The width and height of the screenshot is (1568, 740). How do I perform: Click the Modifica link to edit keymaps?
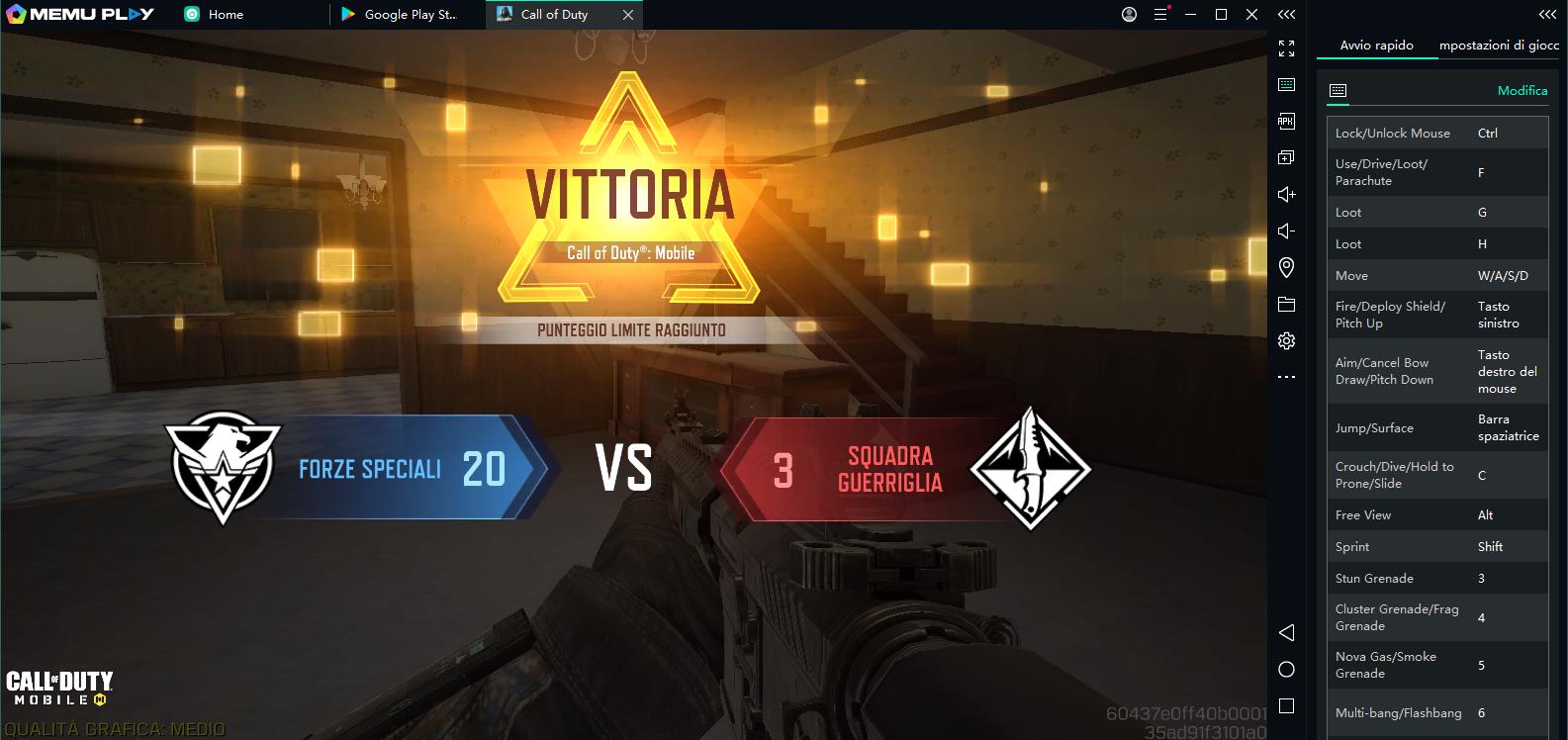coord(1522,90)
